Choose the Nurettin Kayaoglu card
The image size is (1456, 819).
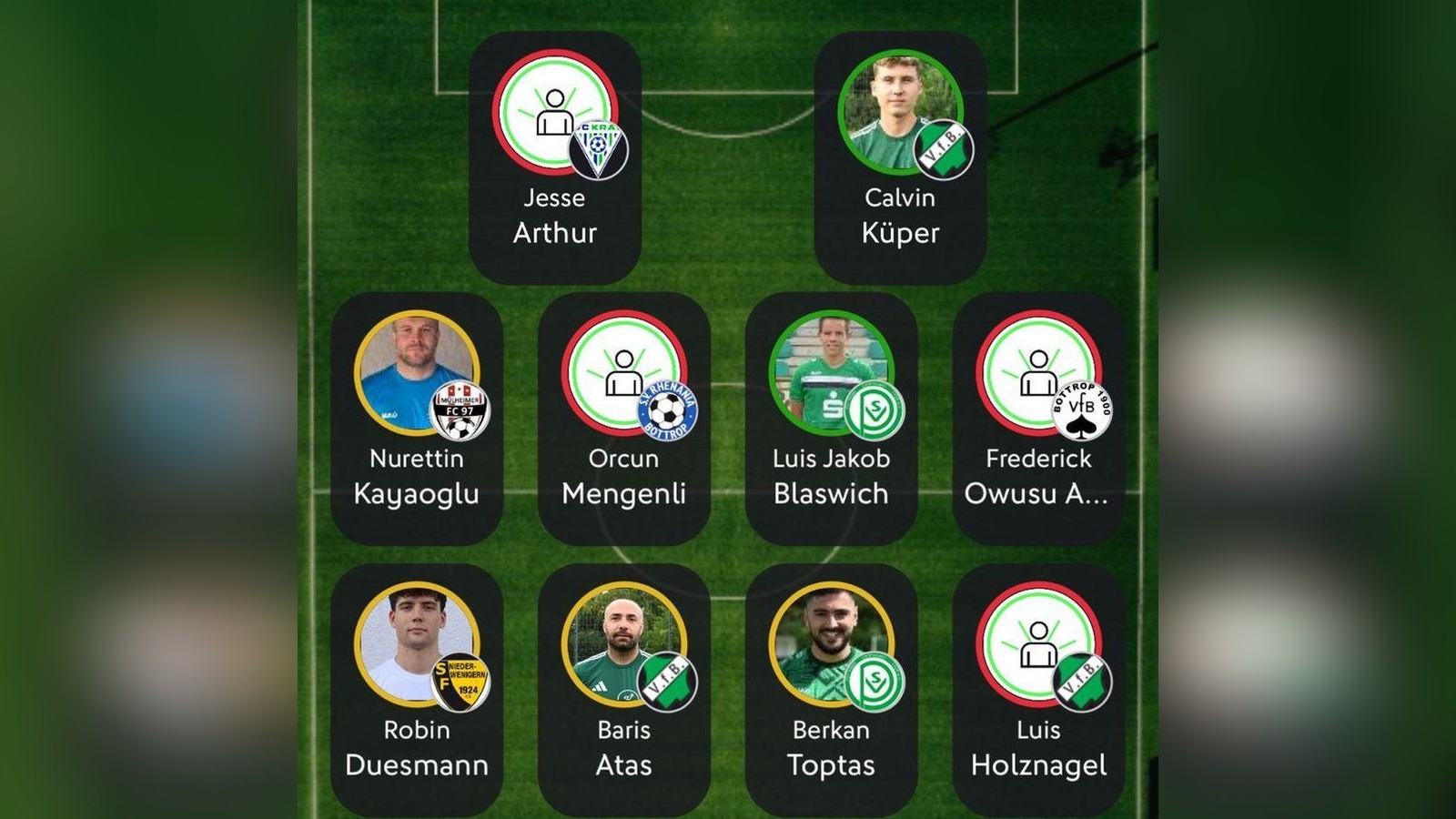[416, 419]
